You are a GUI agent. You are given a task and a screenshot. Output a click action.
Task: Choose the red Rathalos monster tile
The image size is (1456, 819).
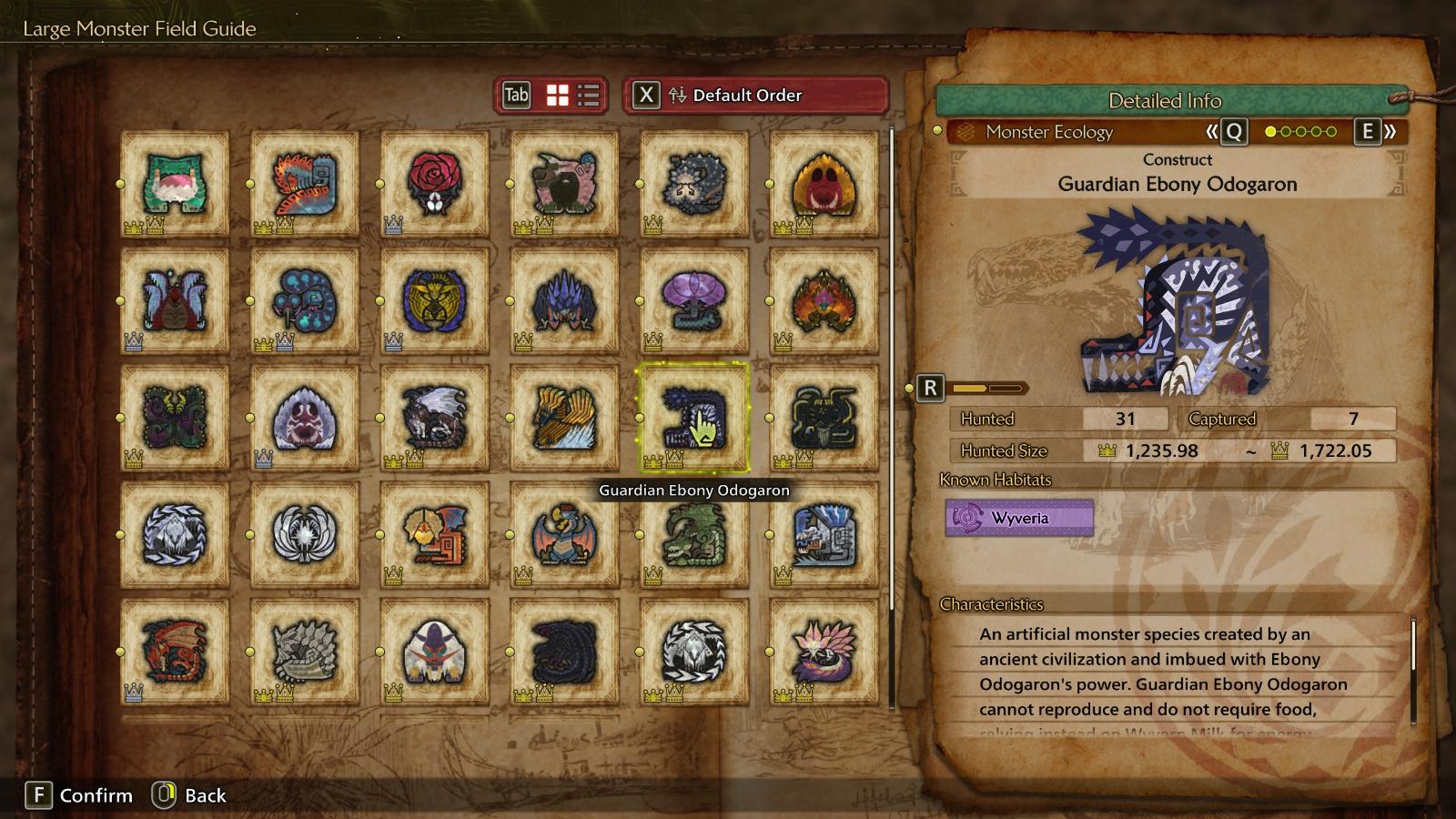coord(175,652)
